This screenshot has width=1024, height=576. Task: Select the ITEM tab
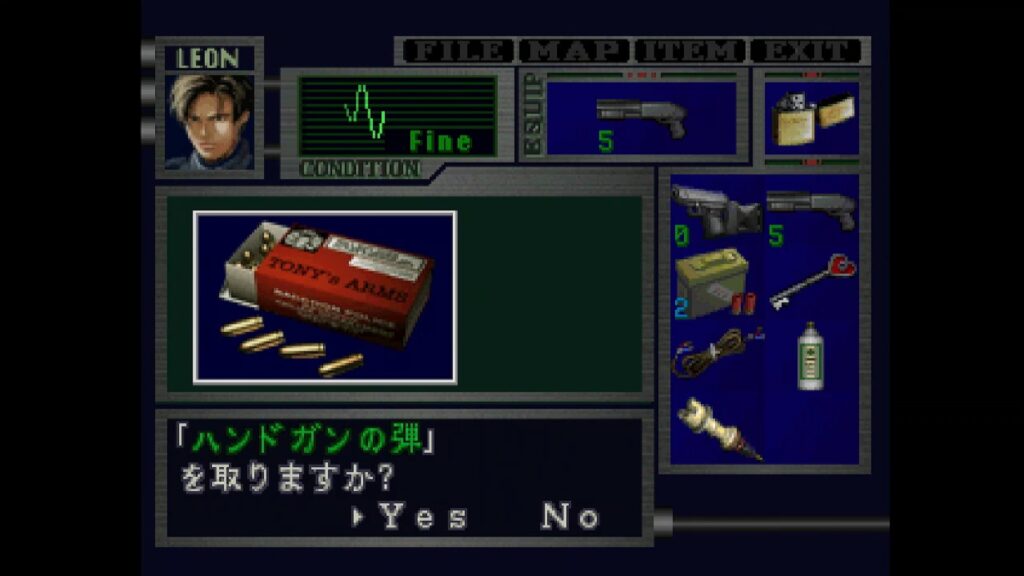point(691,50)
